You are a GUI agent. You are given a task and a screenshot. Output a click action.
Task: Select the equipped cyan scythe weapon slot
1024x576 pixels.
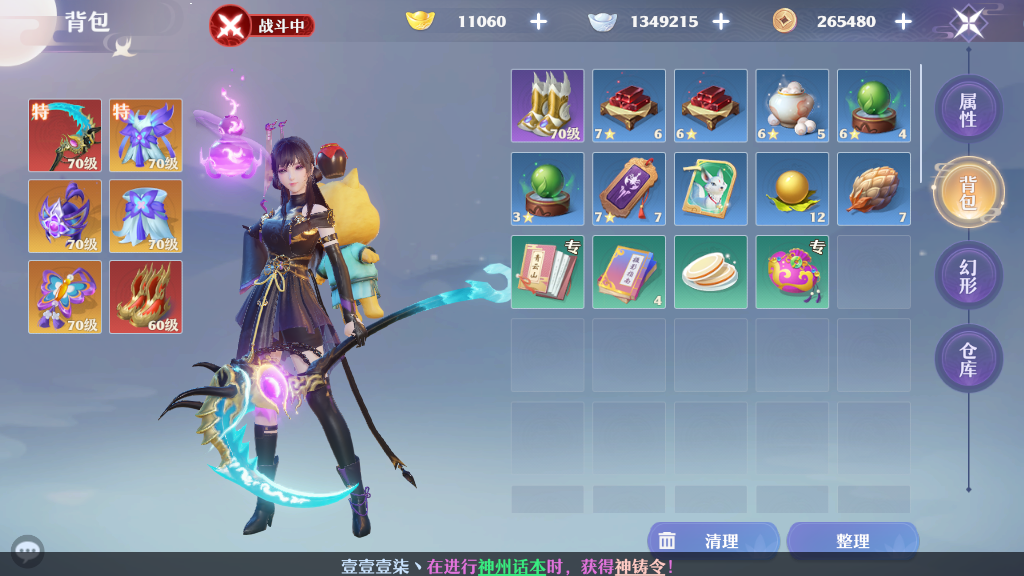pyautogui.click(x=65, y=136)
